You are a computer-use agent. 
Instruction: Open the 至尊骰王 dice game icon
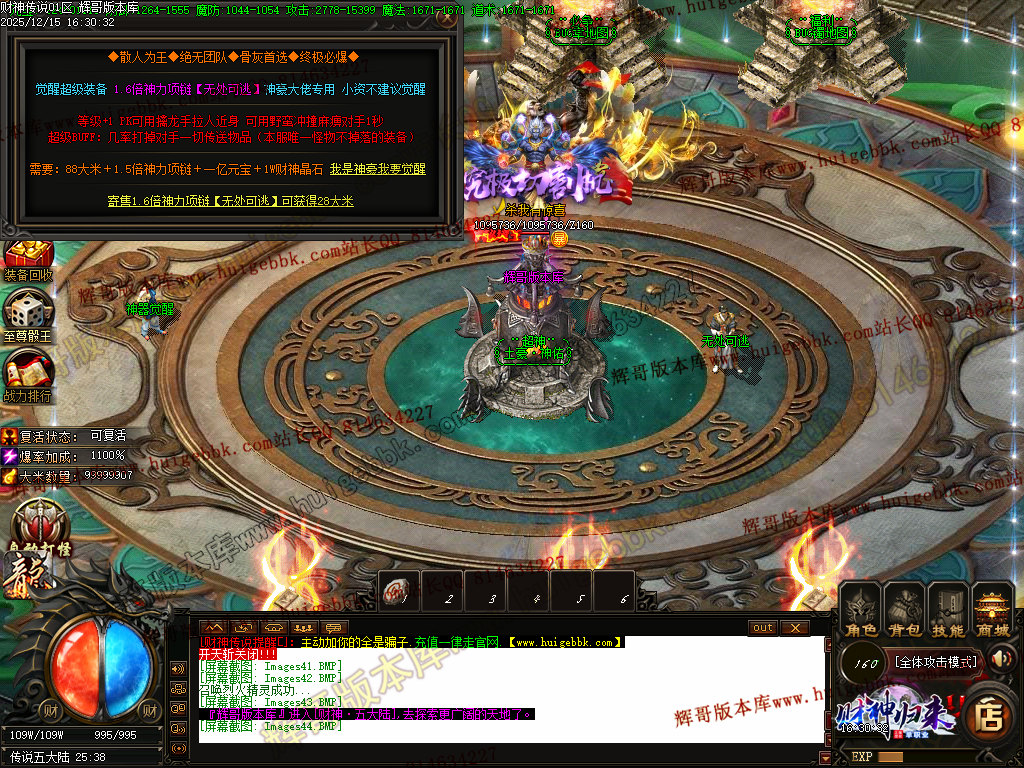tap(27, 316)
